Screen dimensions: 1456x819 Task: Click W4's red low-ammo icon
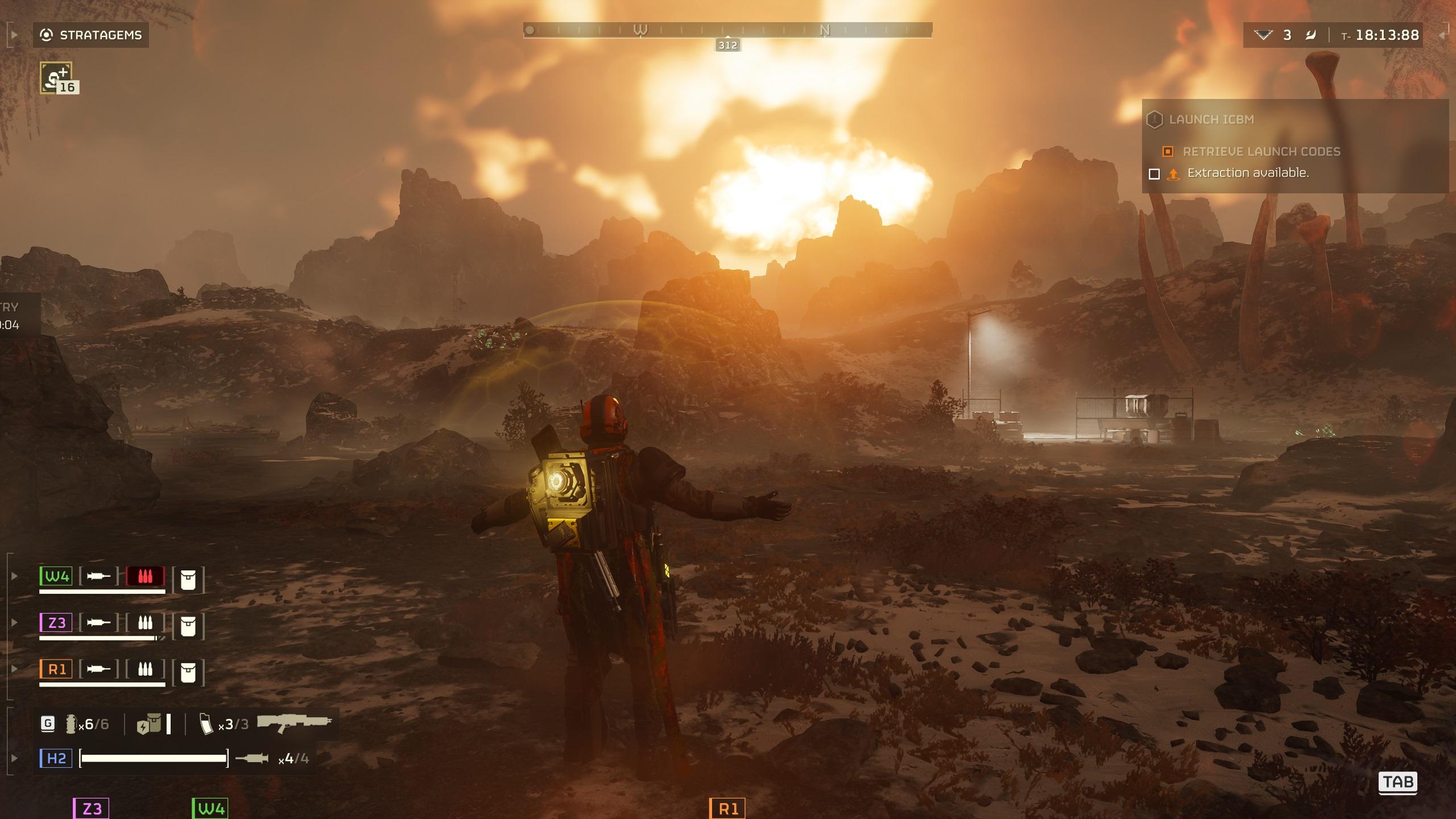(145, 576)
